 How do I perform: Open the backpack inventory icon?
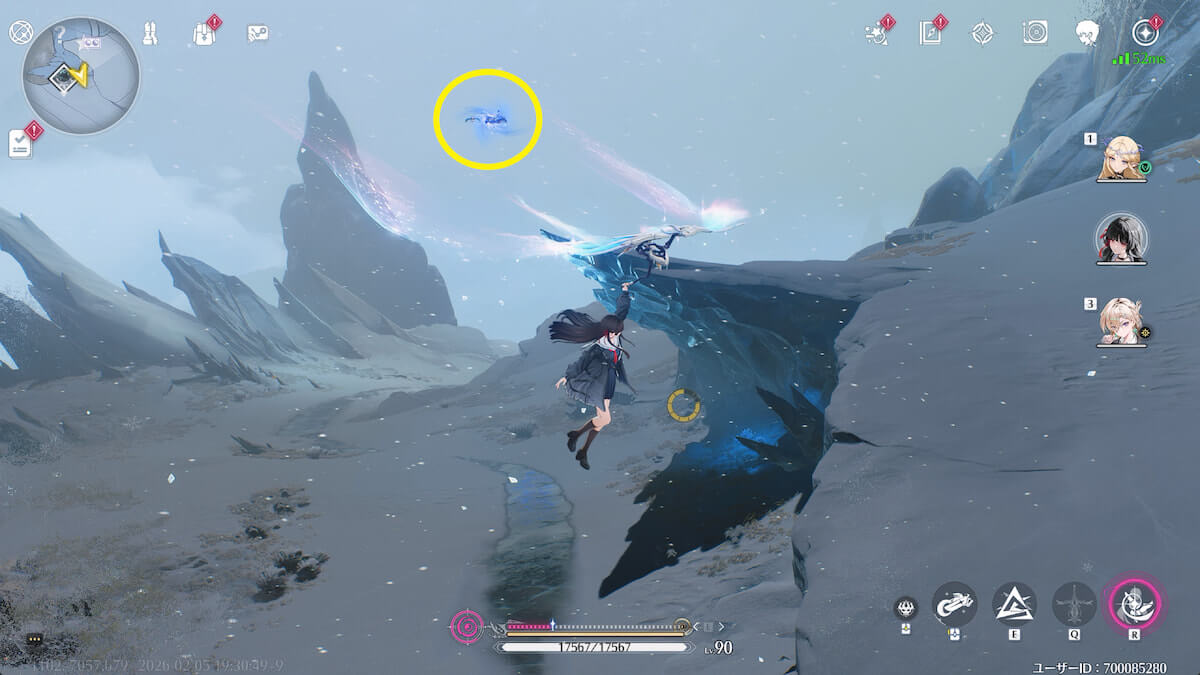[203, 33]
